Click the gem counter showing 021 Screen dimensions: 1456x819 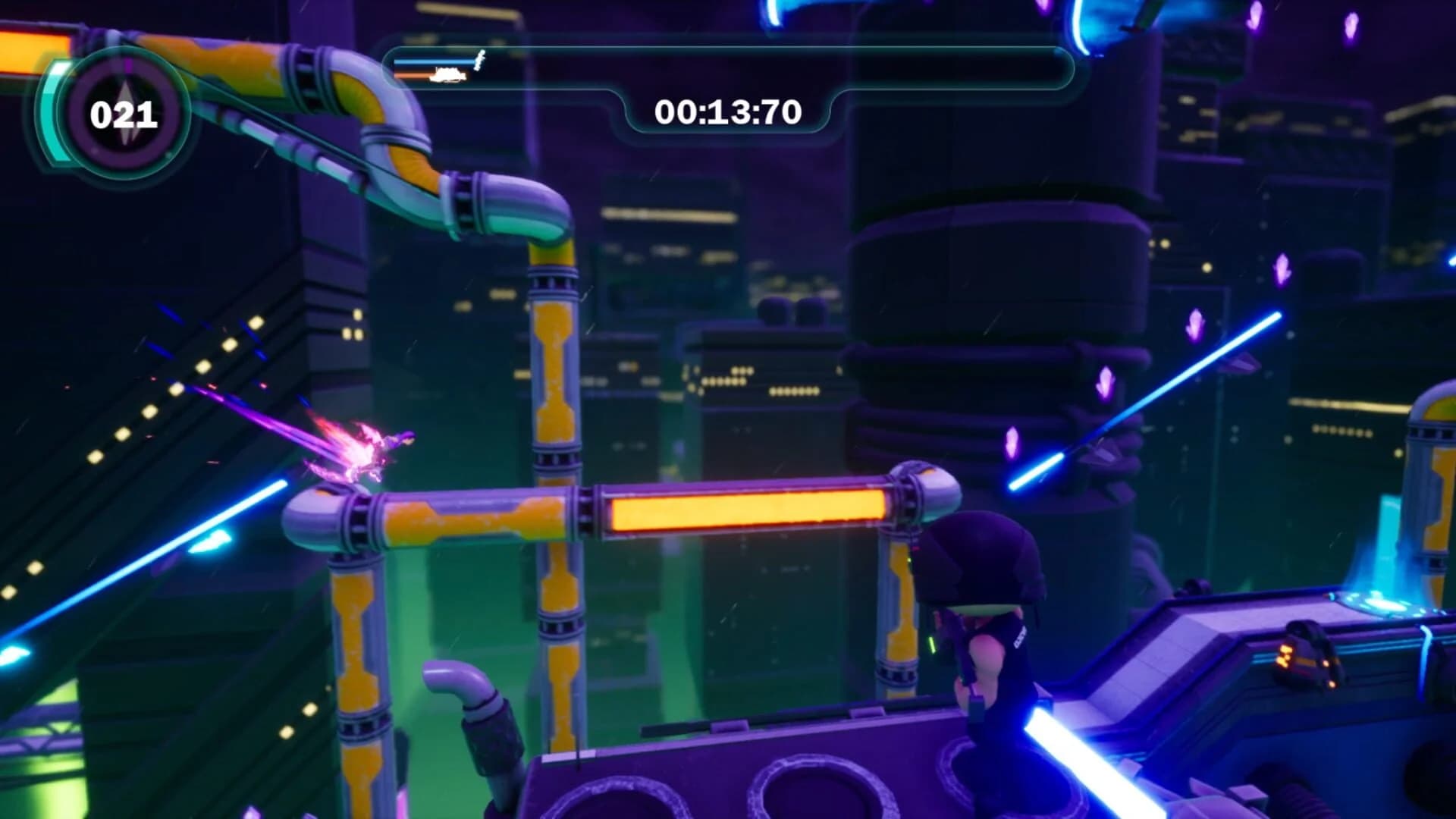pos(124,115)
